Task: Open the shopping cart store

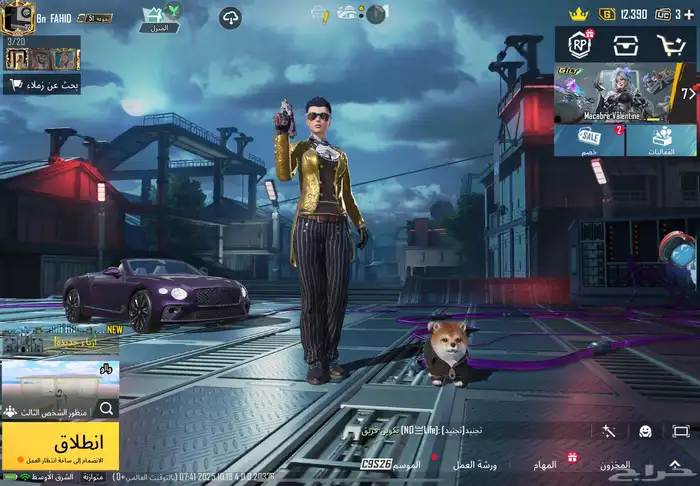Action: 671,44
